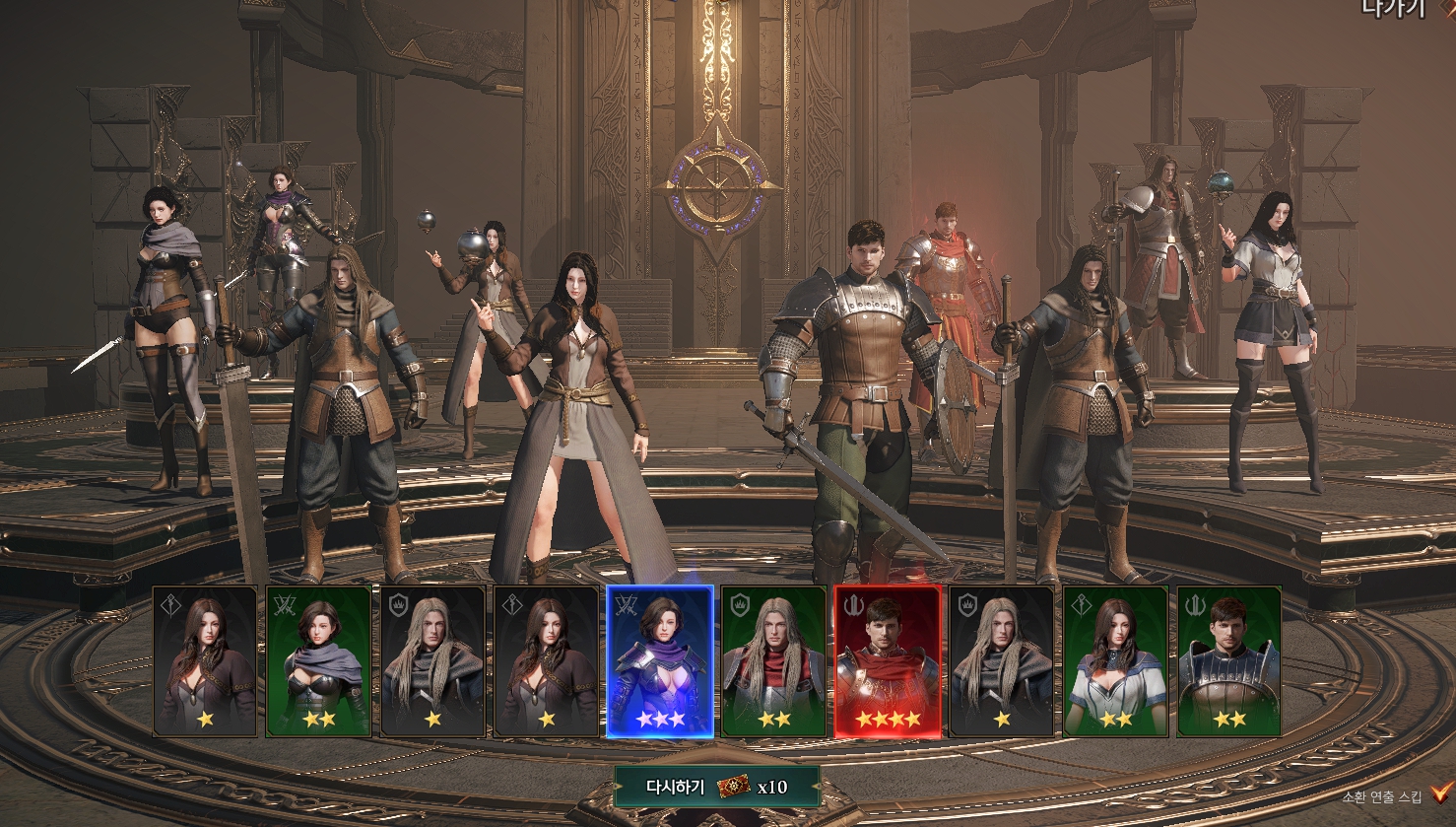Exit via the 나가기 button
This screenshot has height=827, width=1456.
1394,9
